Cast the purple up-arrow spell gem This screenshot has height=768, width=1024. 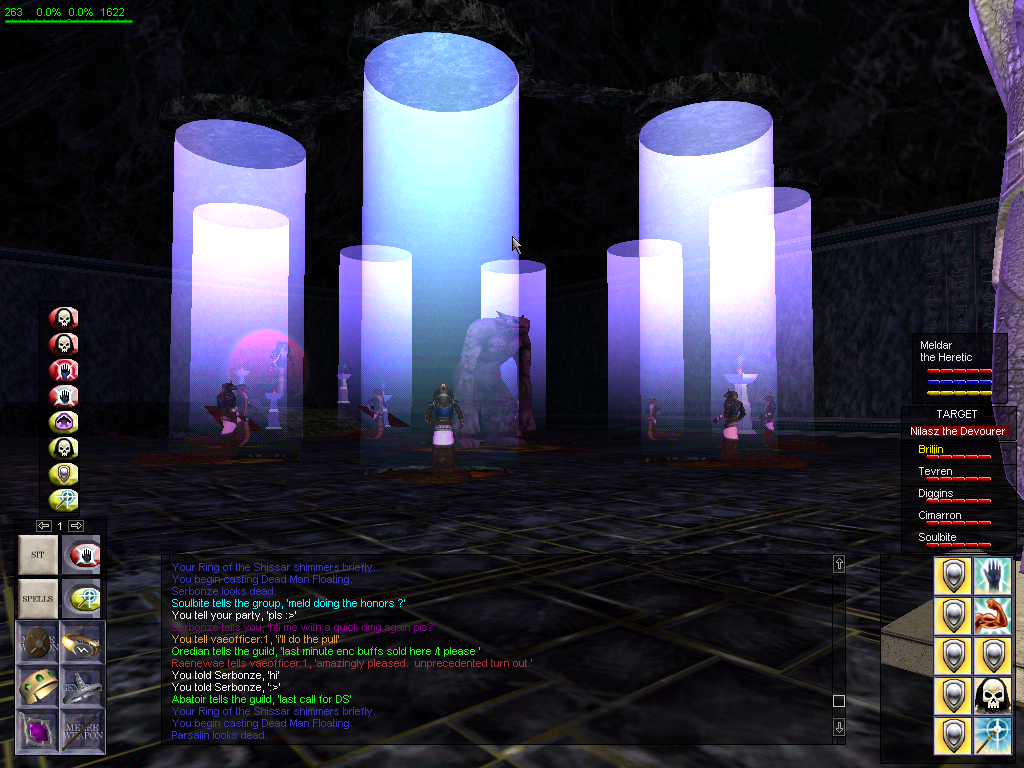(x=64, y=422)
